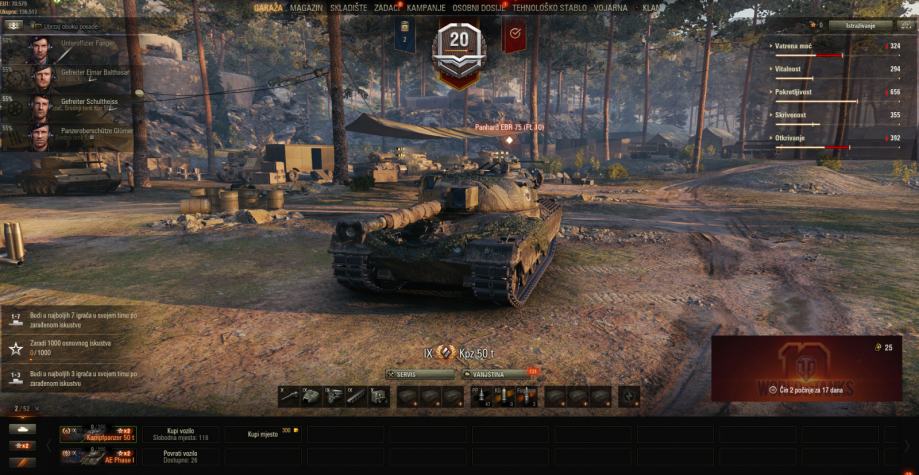This screenshot has width=919, height=475.
Task: Click the Kupi vozilo slot
Action: (181, 434)
